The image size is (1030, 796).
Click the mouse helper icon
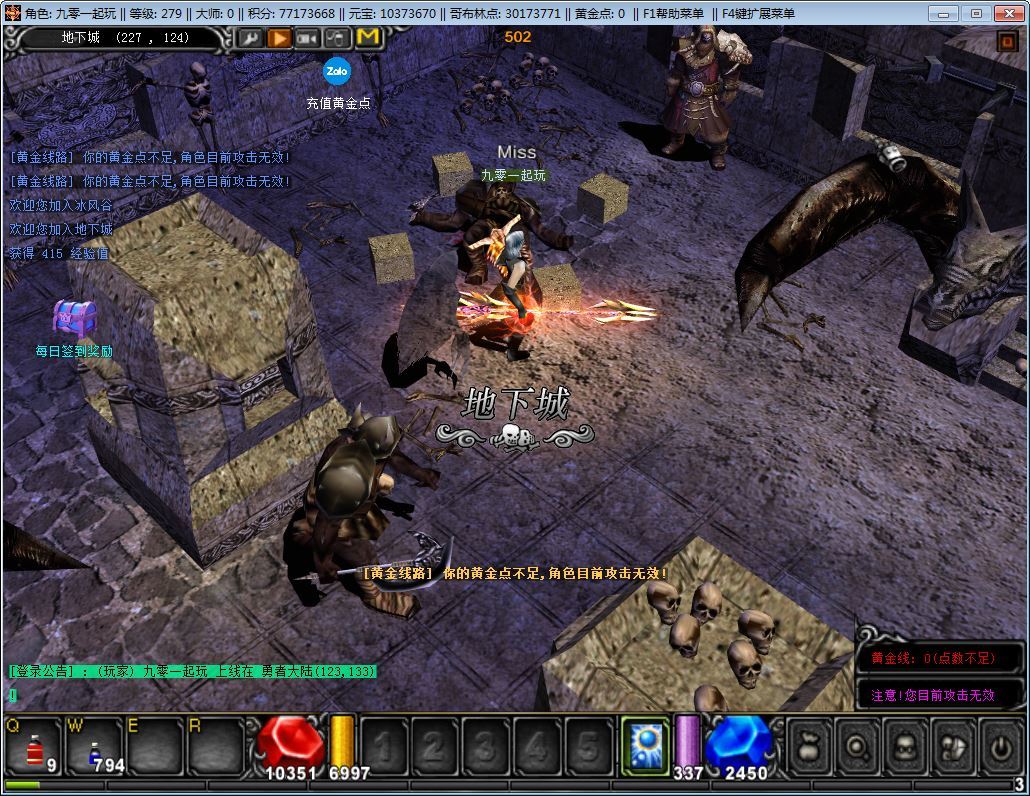tap(338, 38)
